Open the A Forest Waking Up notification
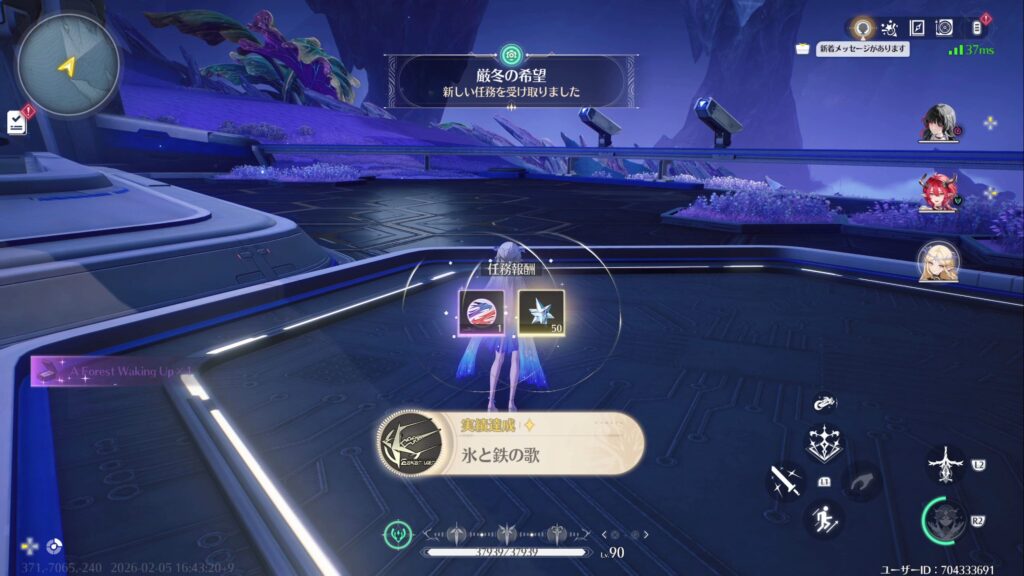 [110, 371]
